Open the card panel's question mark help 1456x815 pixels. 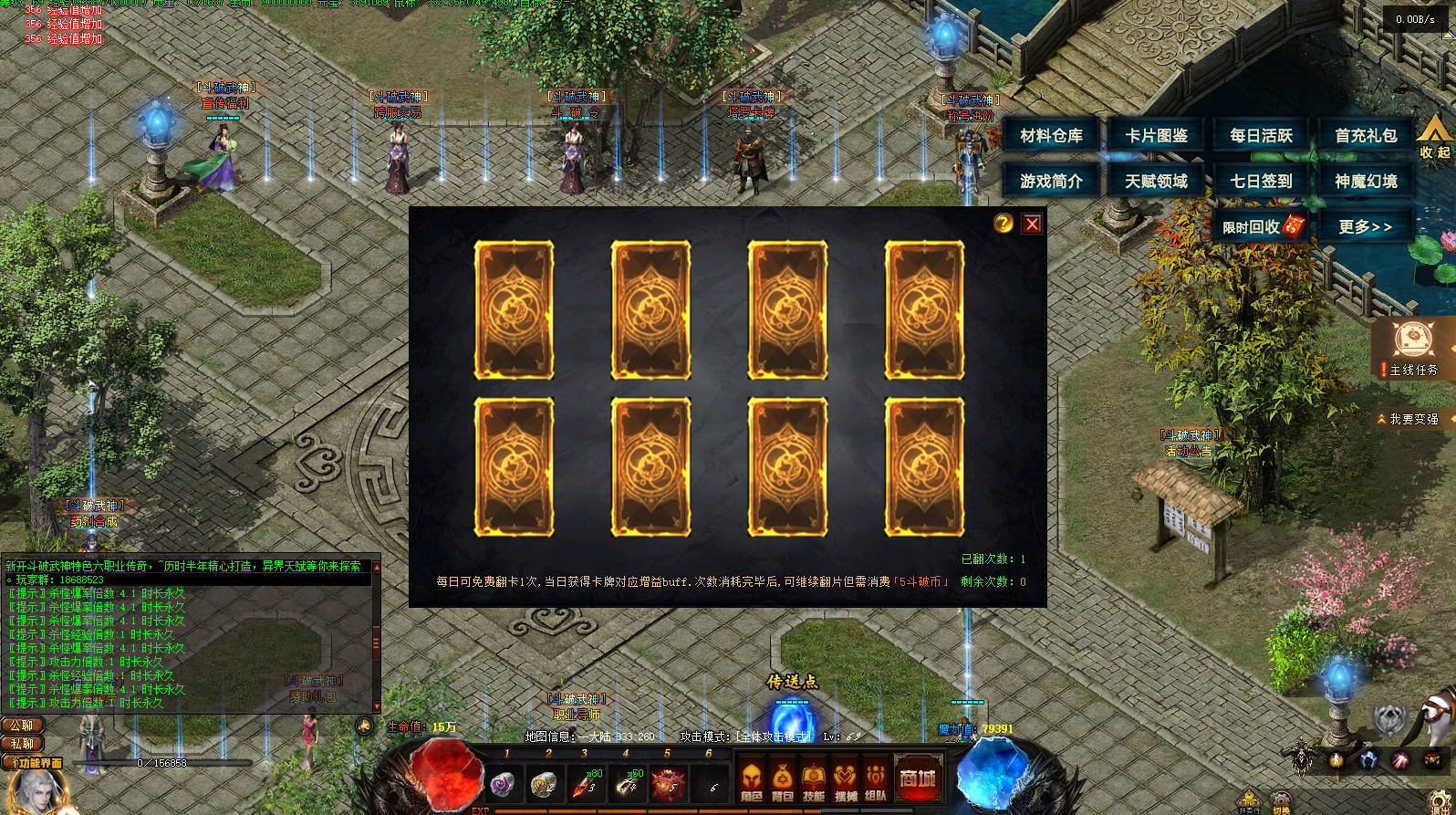[1004, 224]
